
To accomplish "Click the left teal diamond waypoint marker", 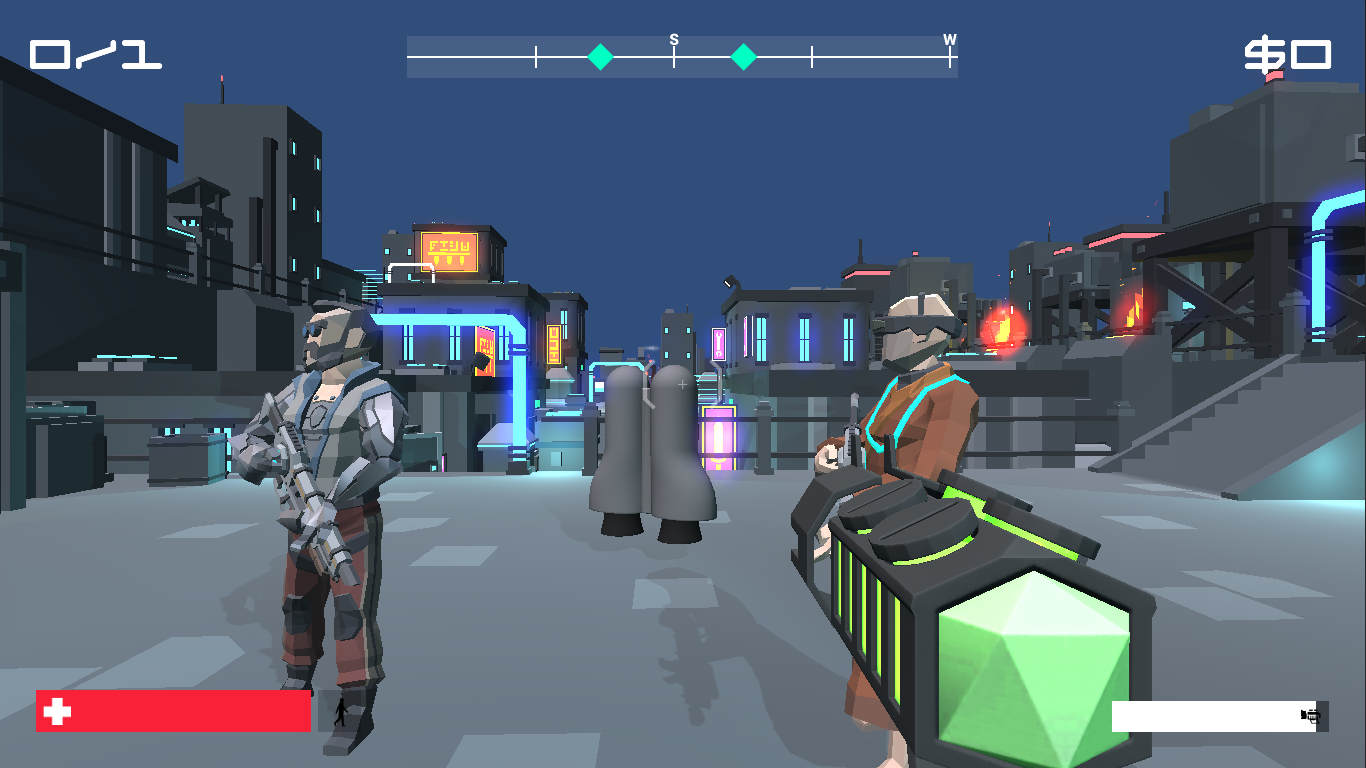I will point(600,57).
